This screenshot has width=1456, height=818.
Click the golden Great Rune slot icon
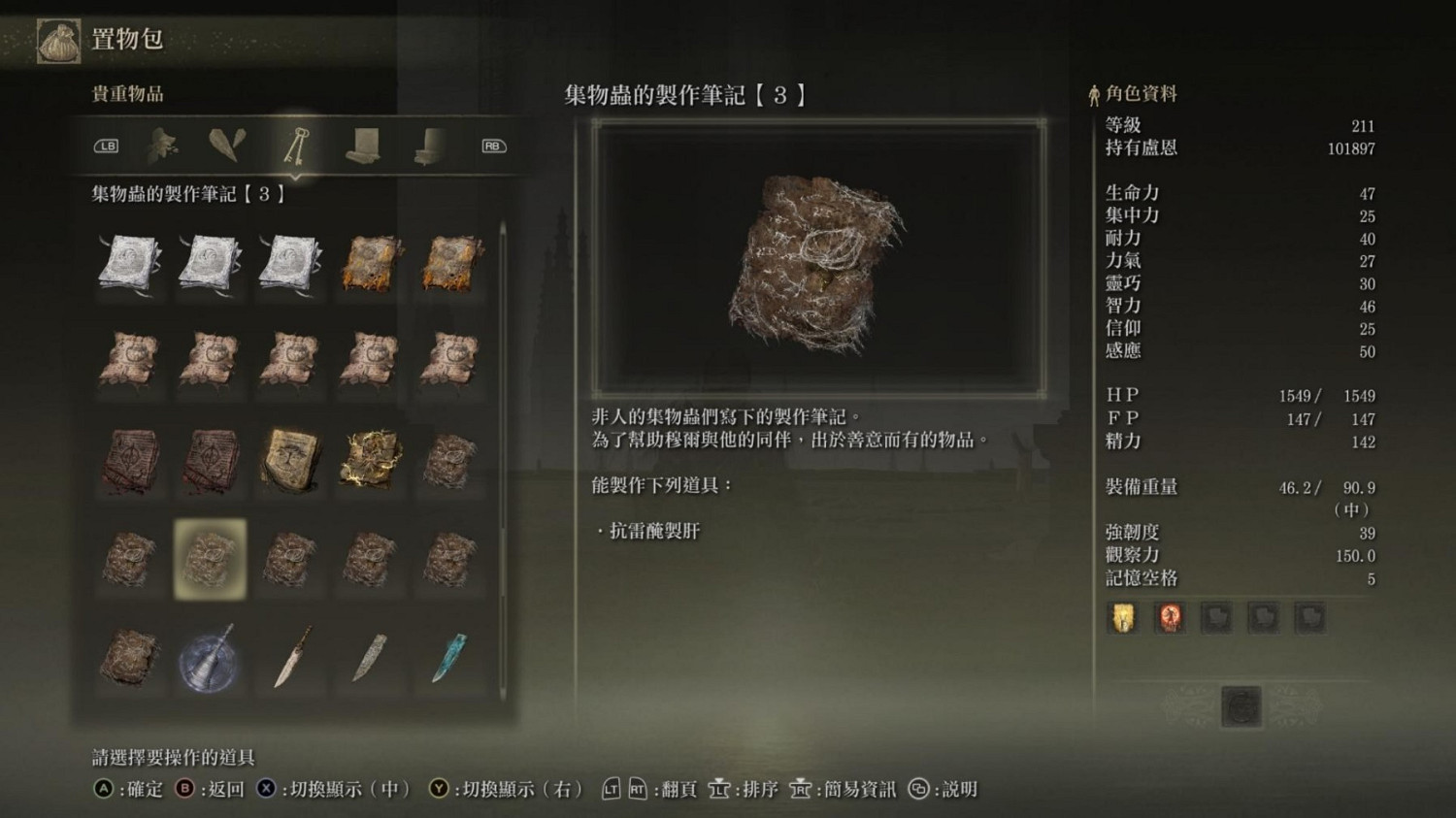coord(1122,617)
